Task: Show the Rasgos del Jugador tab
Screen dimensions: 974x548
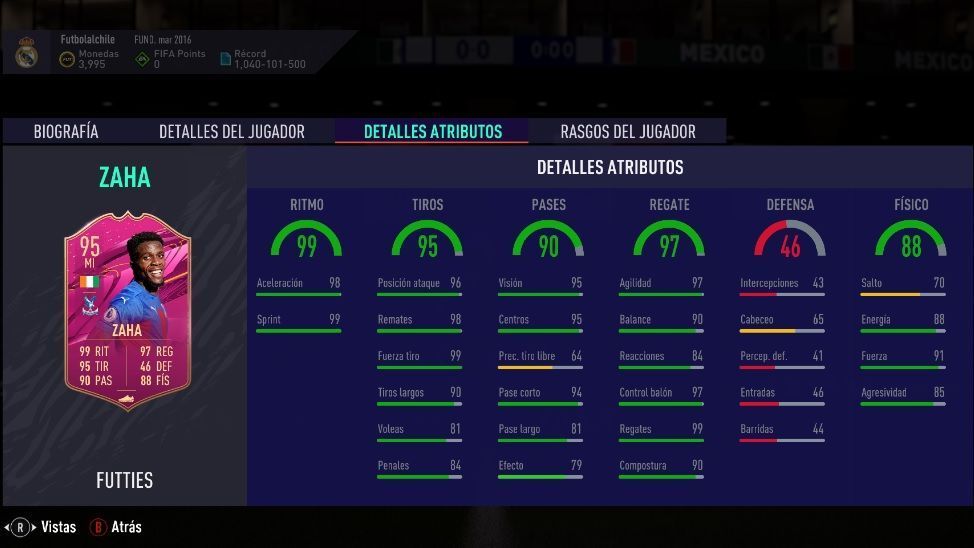Action: tap(627, 131)
